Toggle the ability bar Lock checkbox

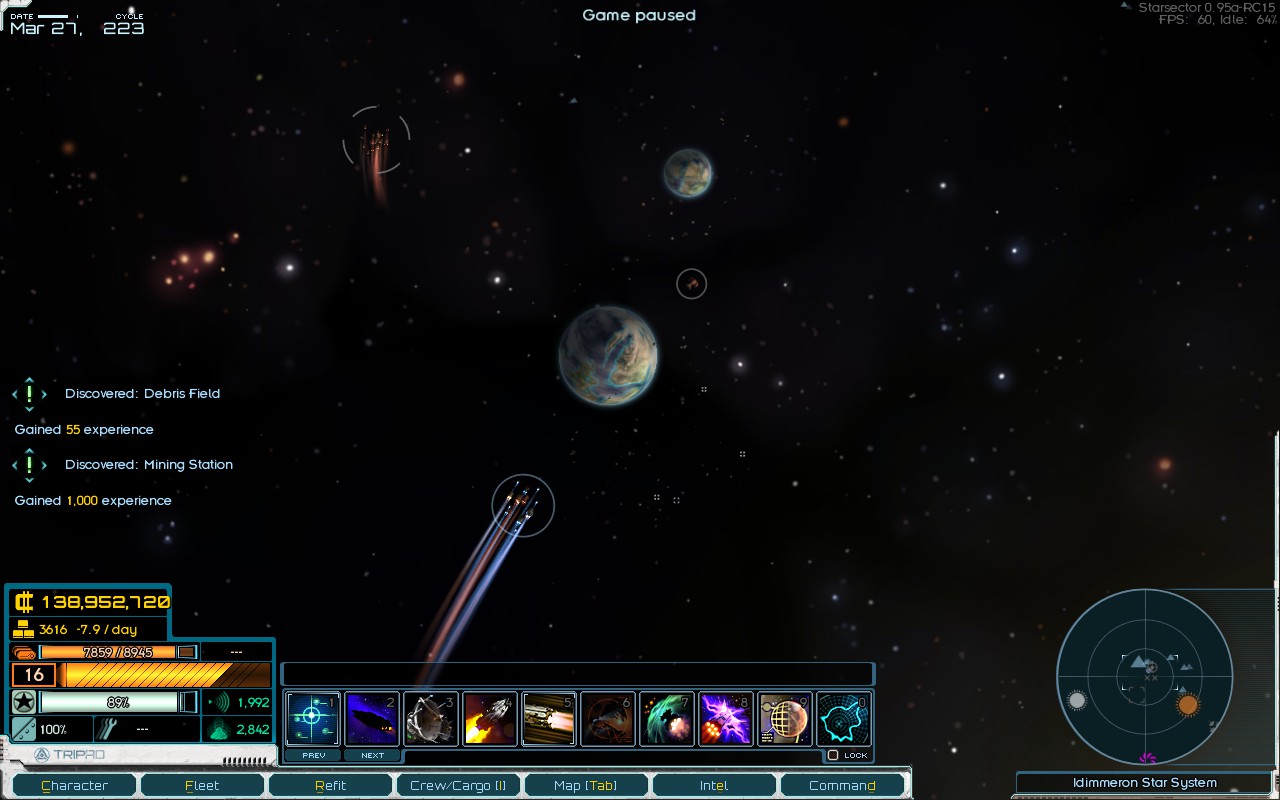click(833, 755)
